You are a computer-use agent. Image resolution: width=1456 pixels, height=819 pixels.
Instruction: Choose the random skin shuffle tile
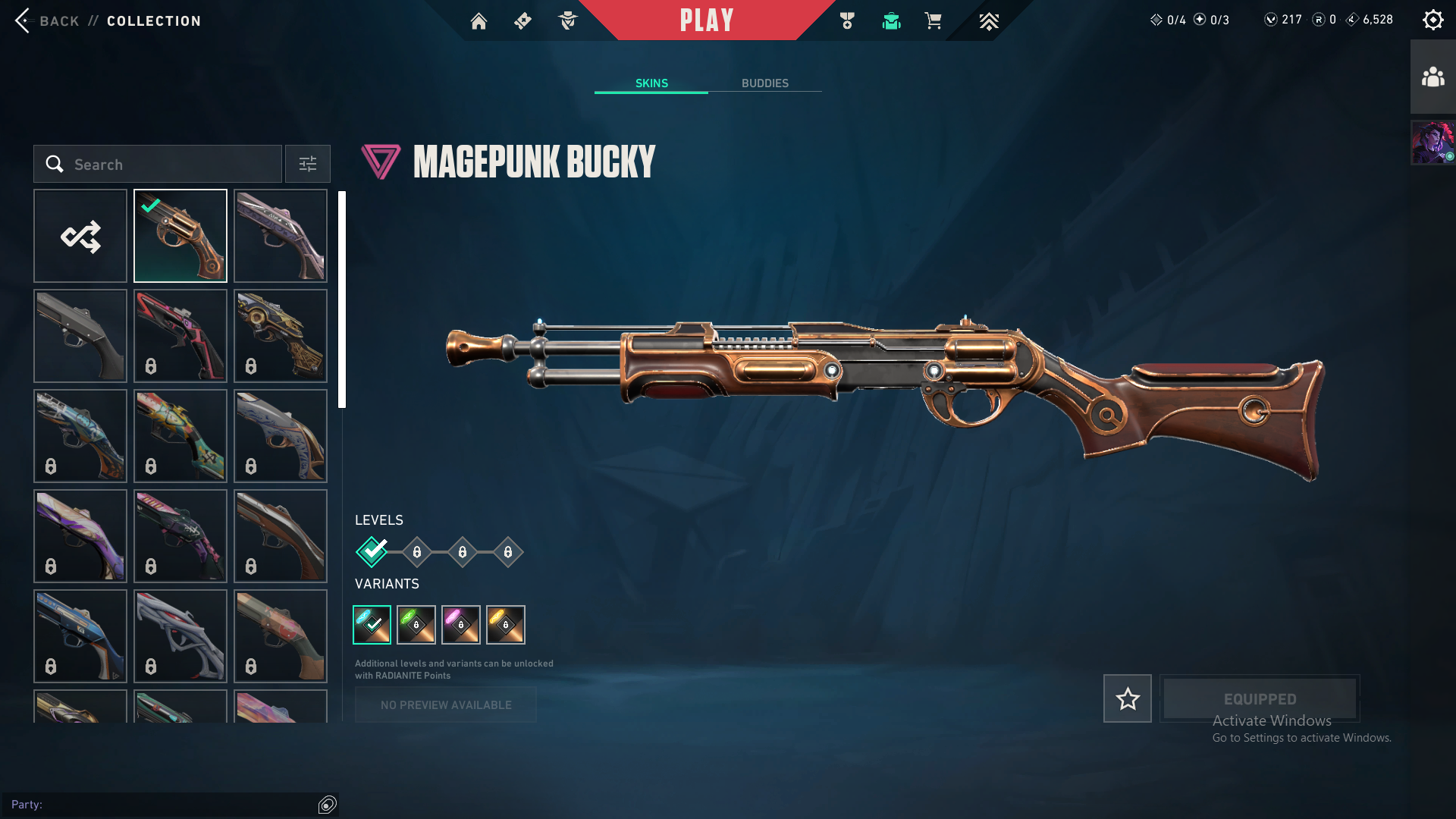tap(80, 236)
